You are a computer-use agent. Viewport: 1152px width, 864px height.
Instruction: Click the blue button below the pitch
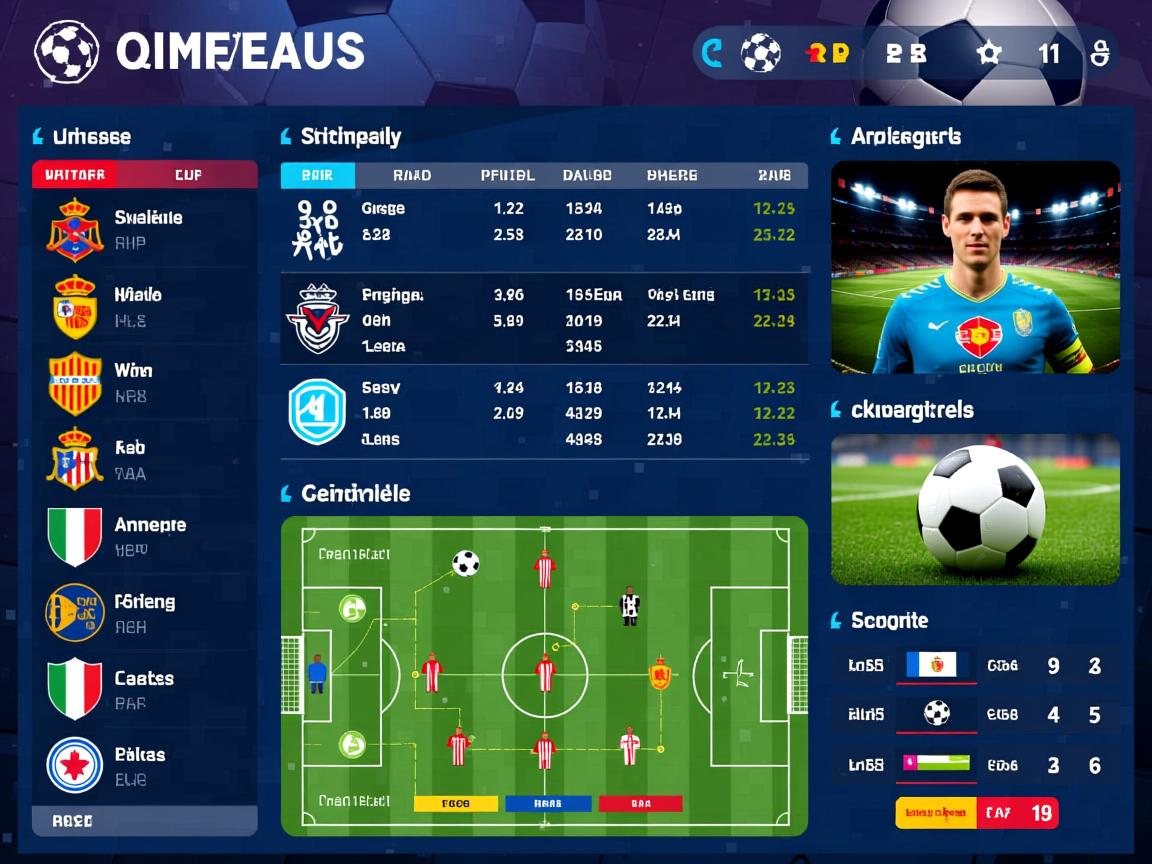[x=547, y=803]
